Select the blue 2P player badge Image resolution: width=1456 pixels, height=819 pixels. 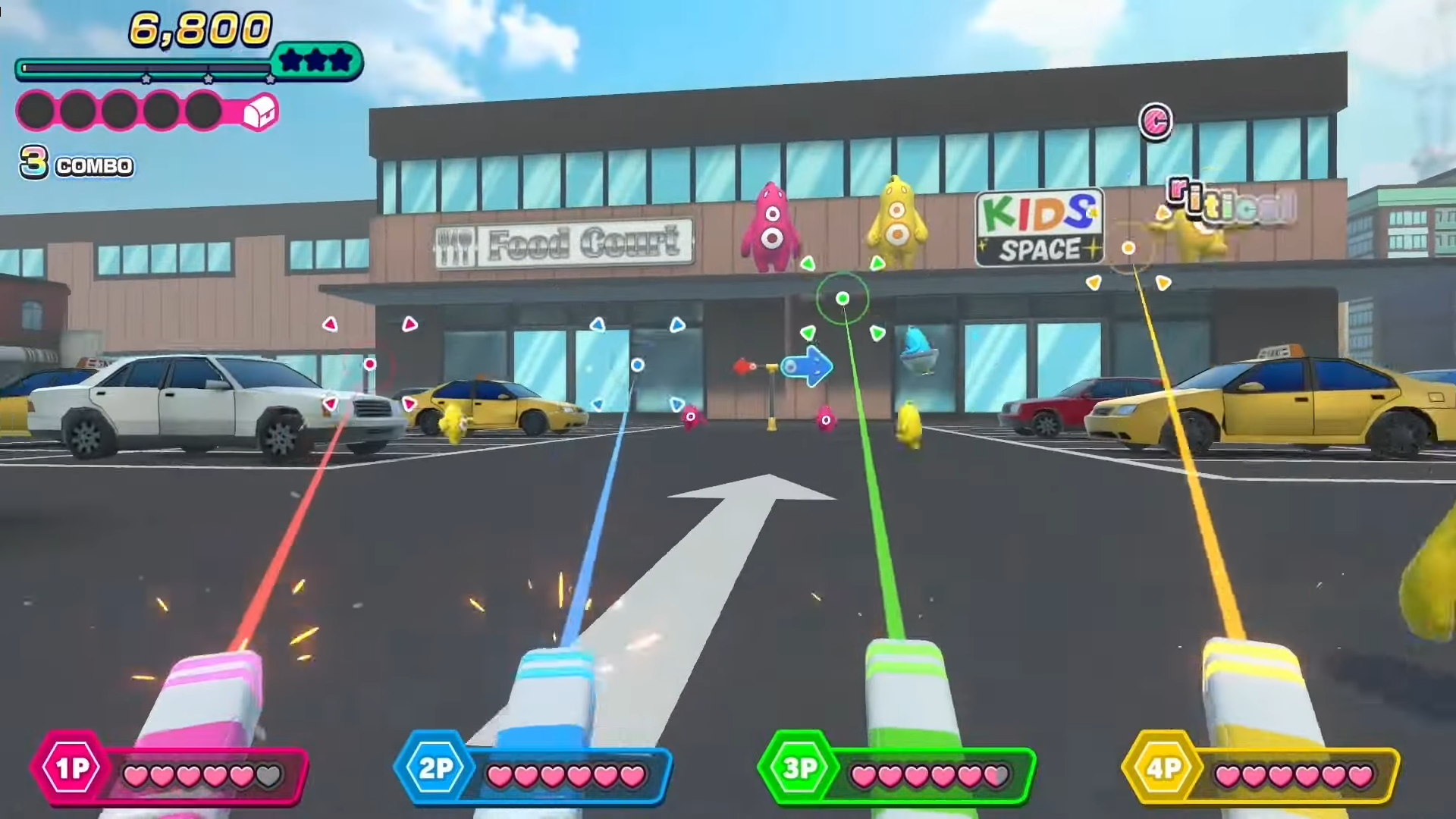coord(435,769)
